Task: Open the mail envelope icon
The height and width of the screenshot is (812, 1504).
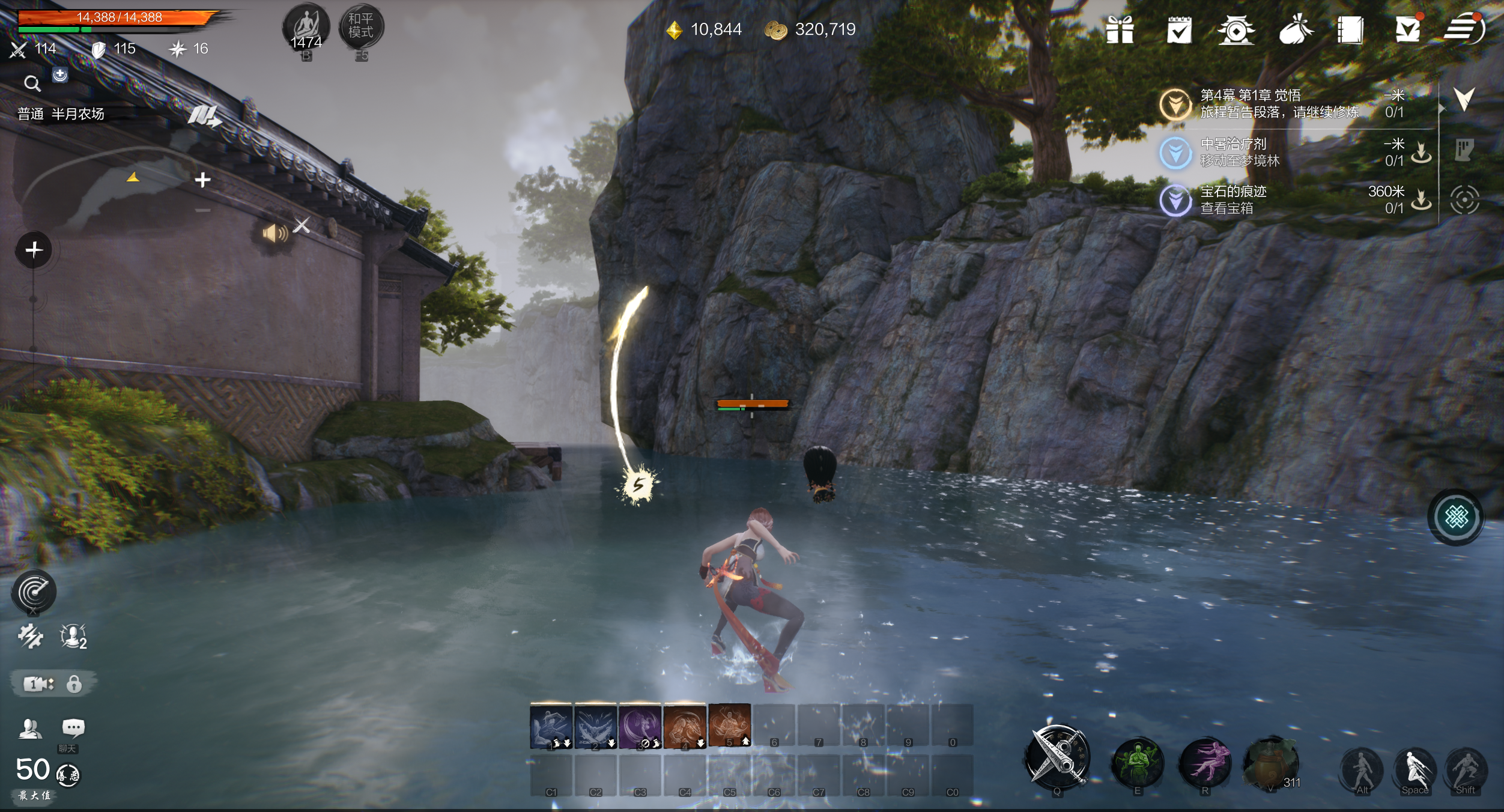Action: 1407,30
